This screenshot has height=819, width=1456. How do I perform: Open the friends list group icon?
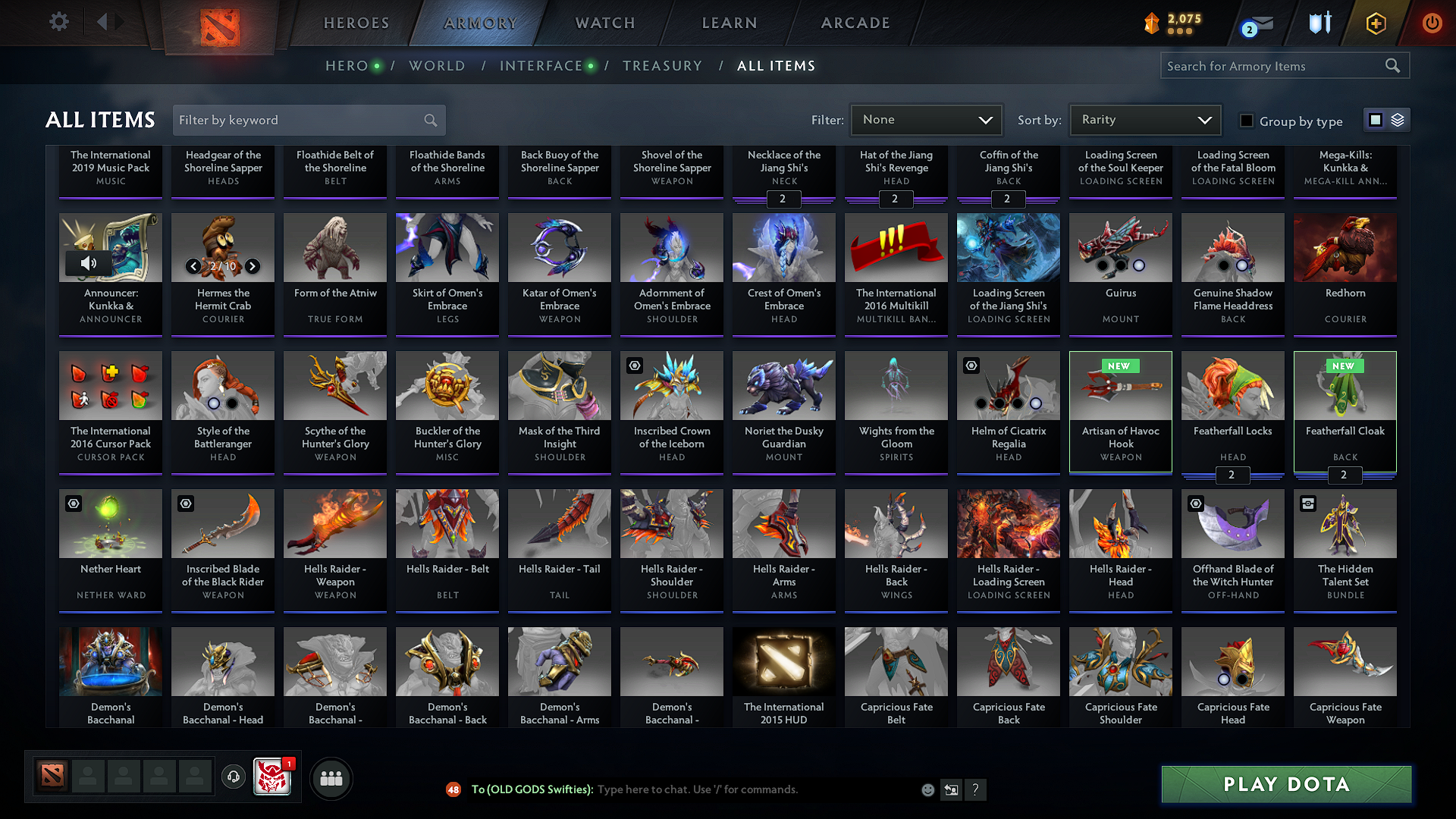[330, 777]
